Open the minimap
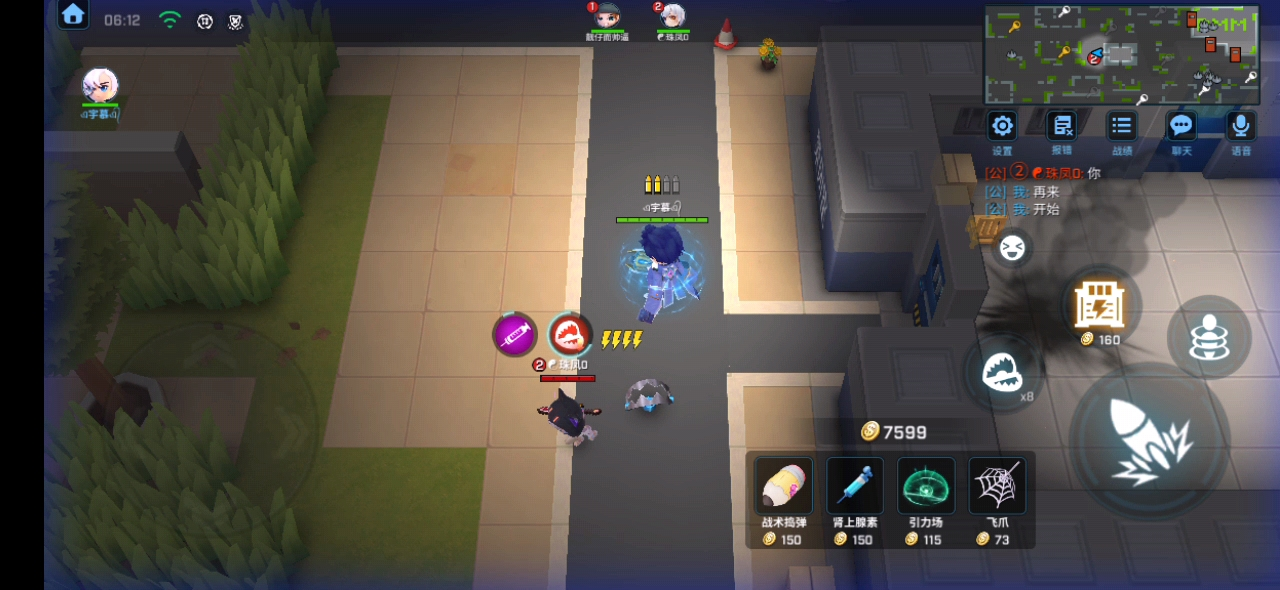The image size is (1280, 590). point(1121,55)
